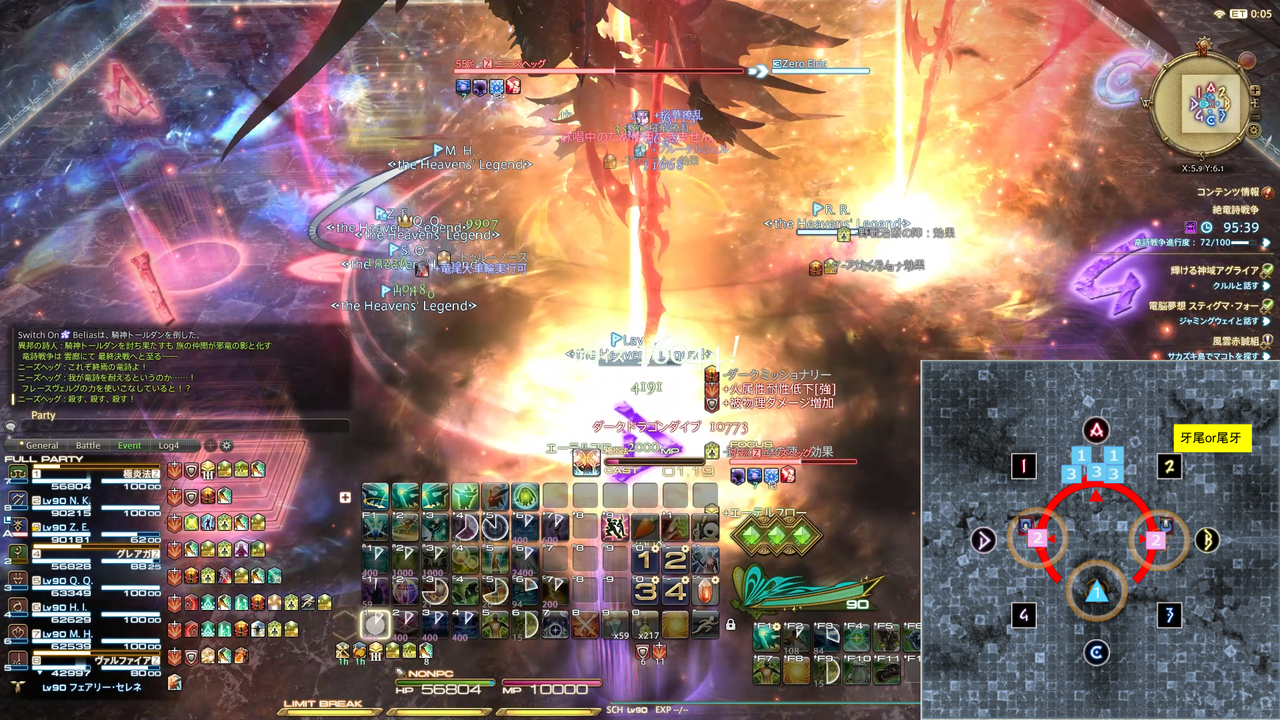
Task: Select the crystal item icon on the hotbar
Action: coord(704,591)
